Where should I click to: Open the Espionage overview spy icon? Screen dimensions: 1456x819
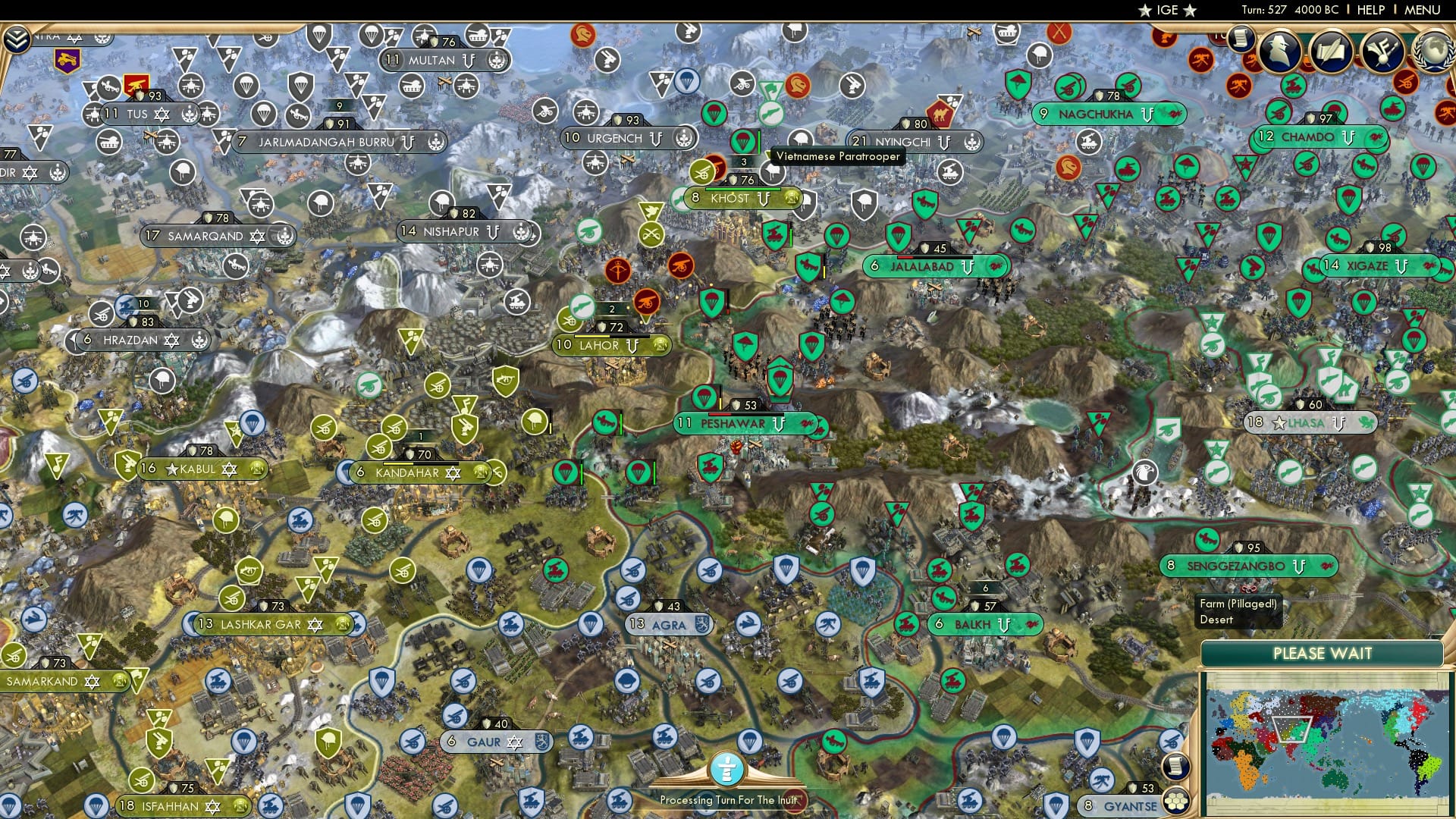pos(1277,50)
